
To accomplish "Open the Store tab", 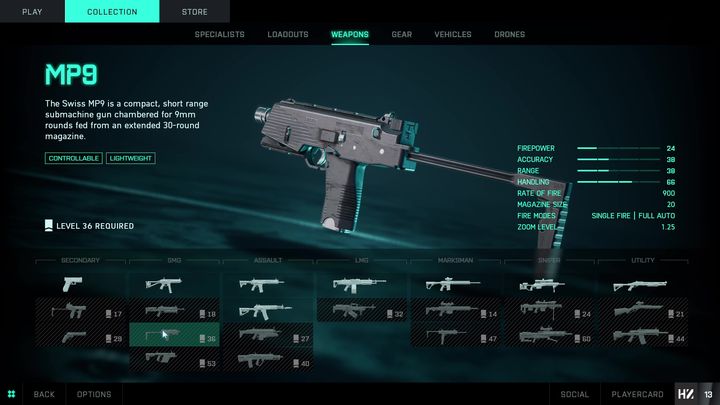I will (x=195, y=11).
